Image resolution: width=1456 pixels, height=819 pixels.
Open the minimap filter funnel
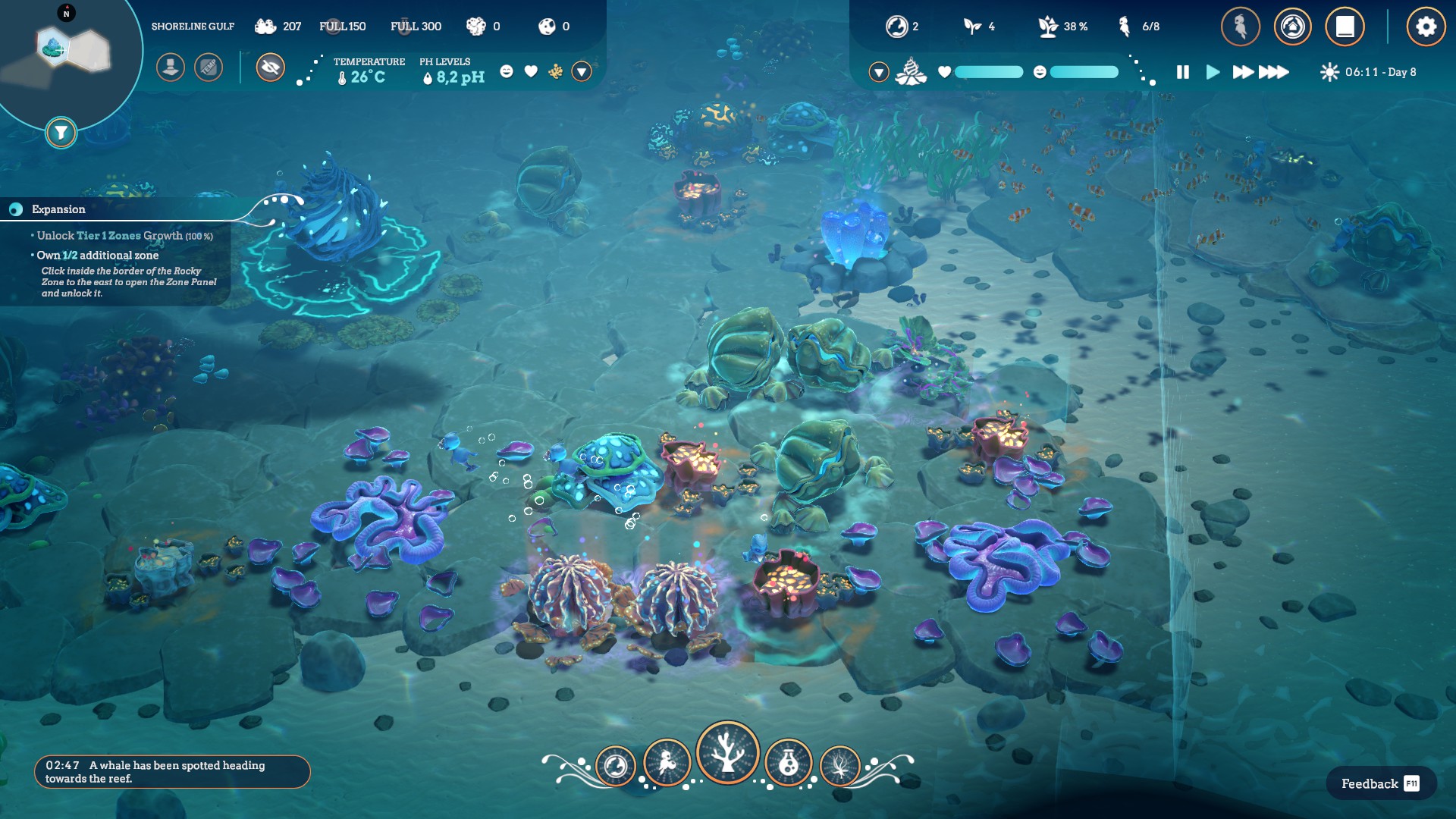pyautogui.click(x=61, y=133)
